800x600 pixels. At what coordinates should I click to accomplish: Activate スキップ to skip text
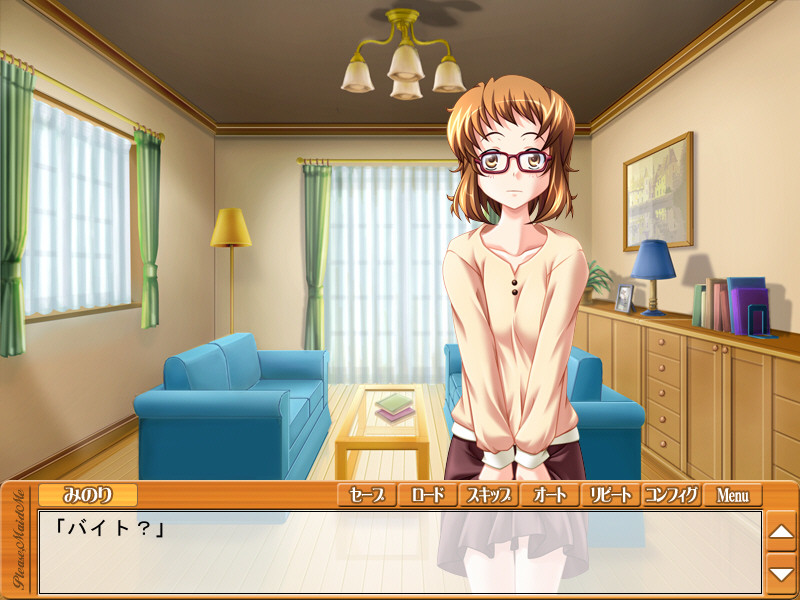coord(488,495)
